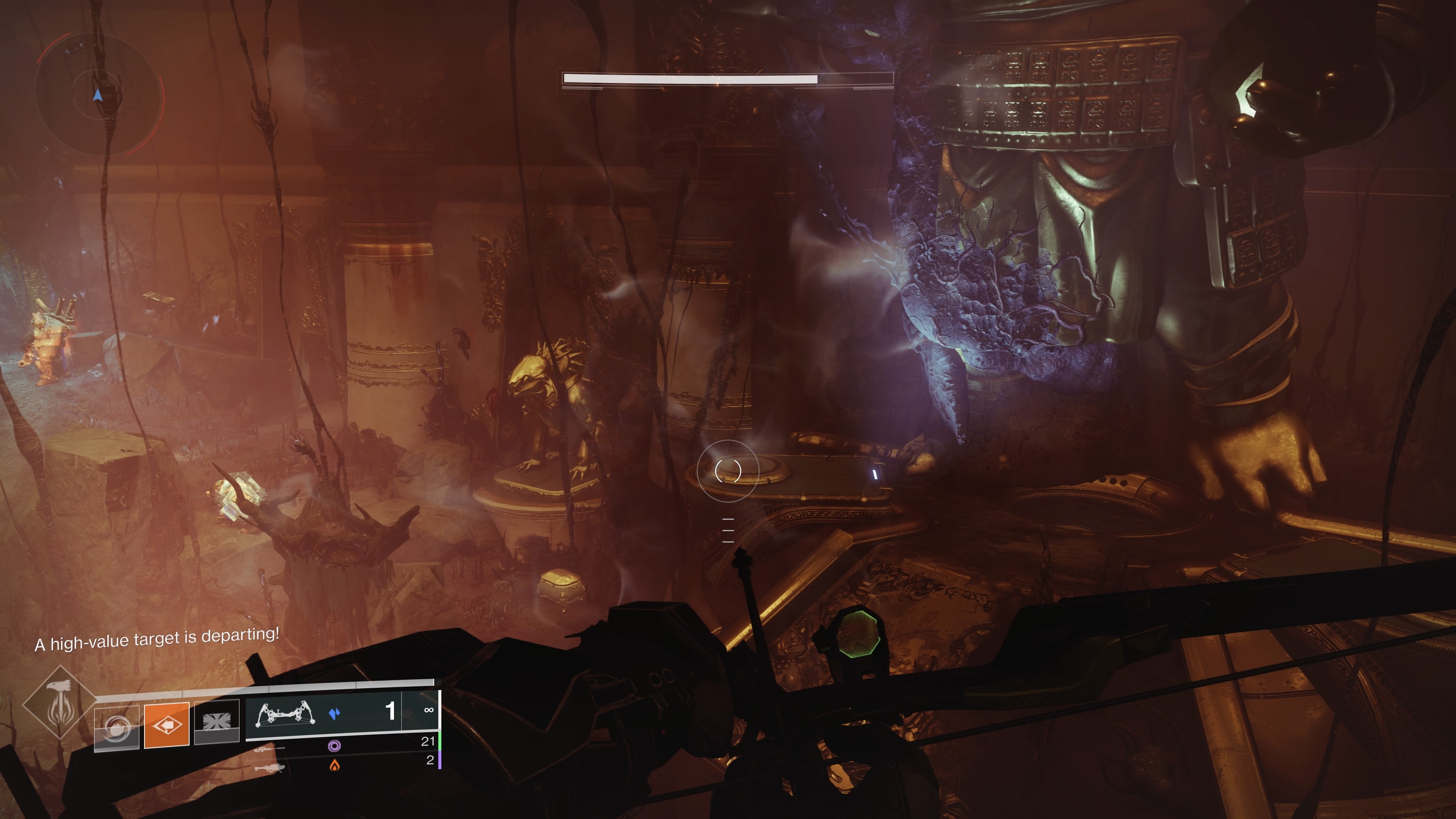
Task: Activate the hammer super ability diamond
Action: click(60, 703)
